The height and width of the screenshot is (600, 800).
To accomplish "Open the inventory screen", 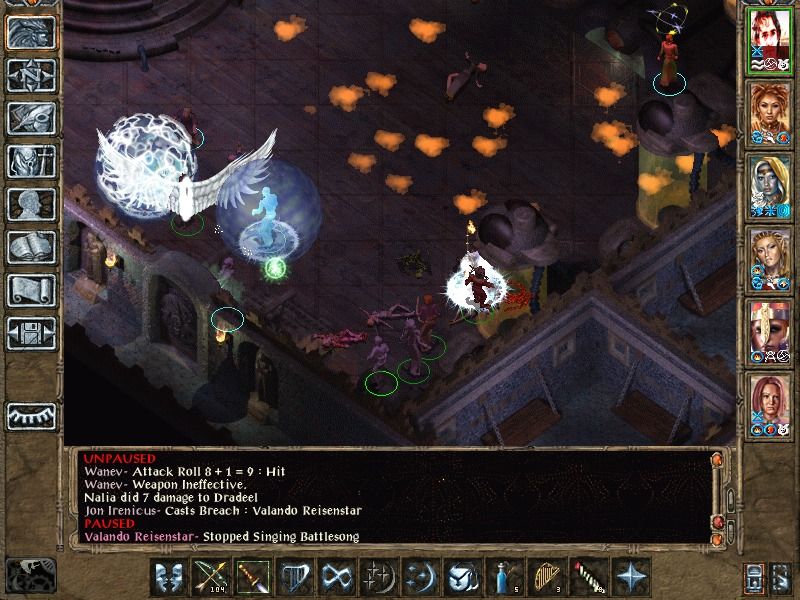I will click(31, 160).
